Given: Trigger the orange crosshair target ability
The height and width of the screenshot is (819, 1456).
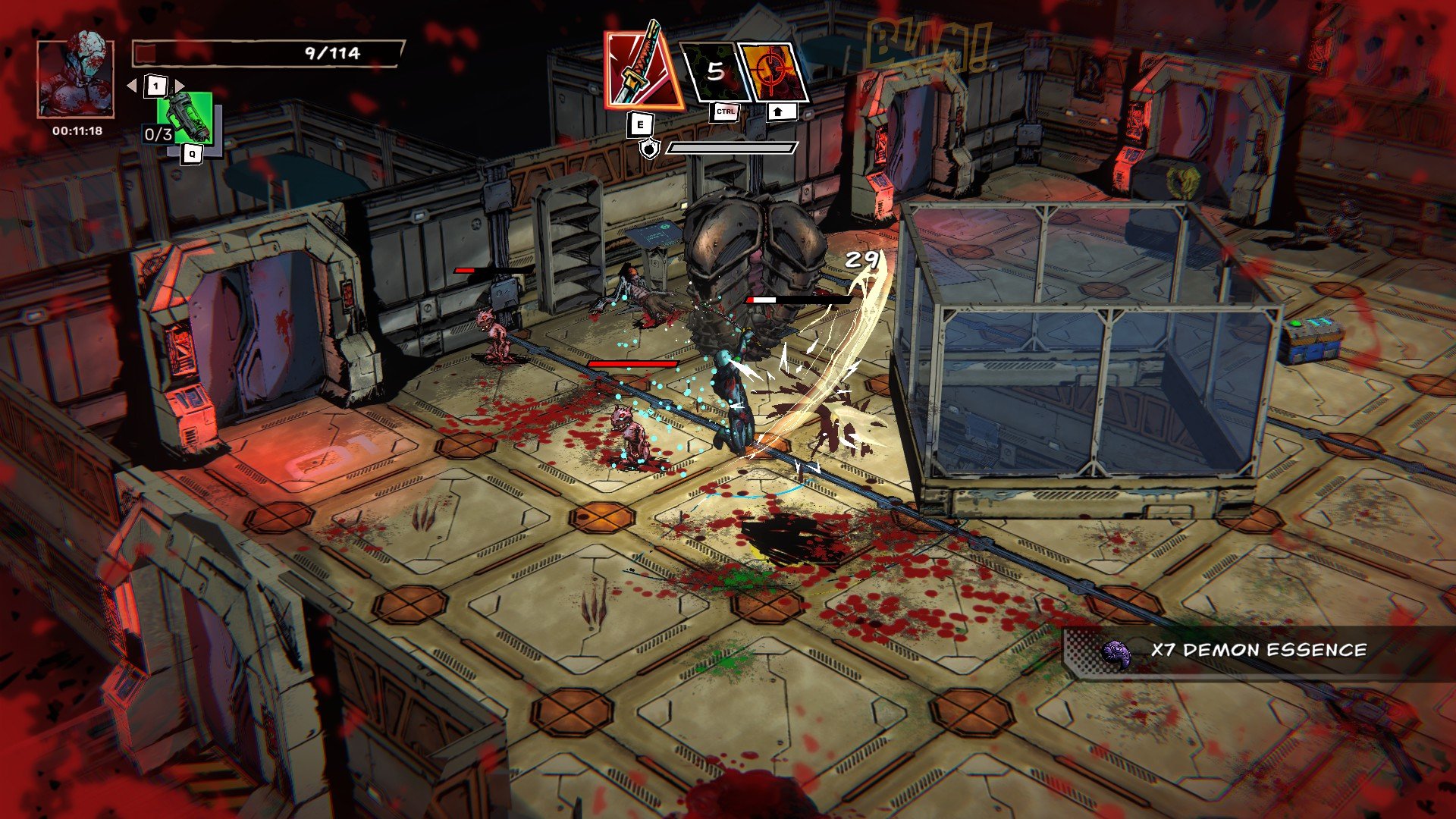Looking at the screenshot, I should [x=773, y=72].
